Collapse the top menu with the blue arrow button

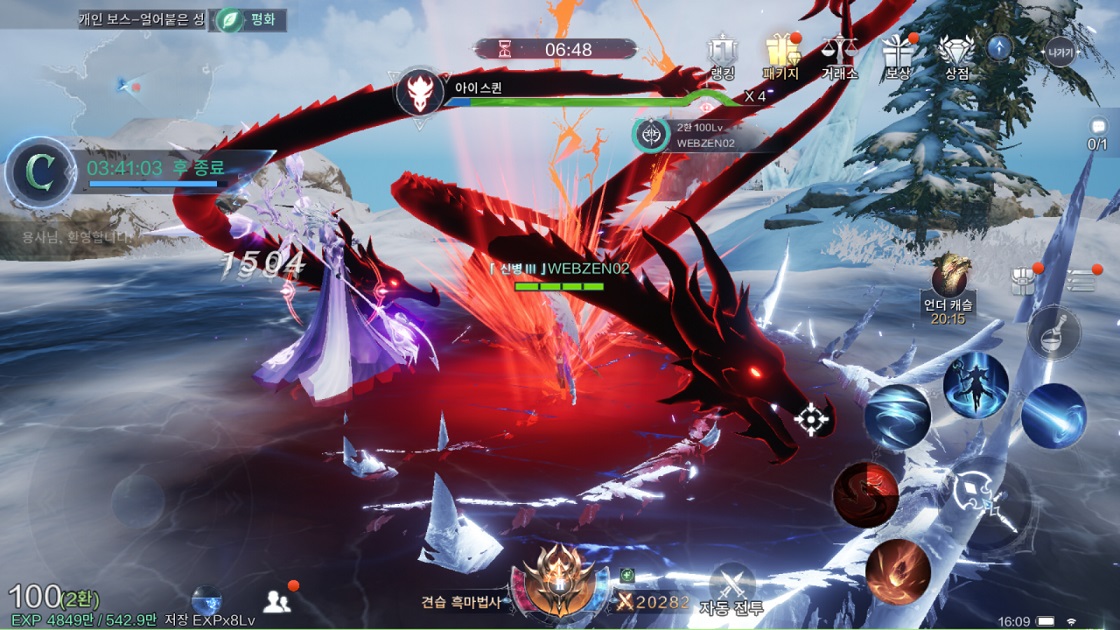[999, 48]
